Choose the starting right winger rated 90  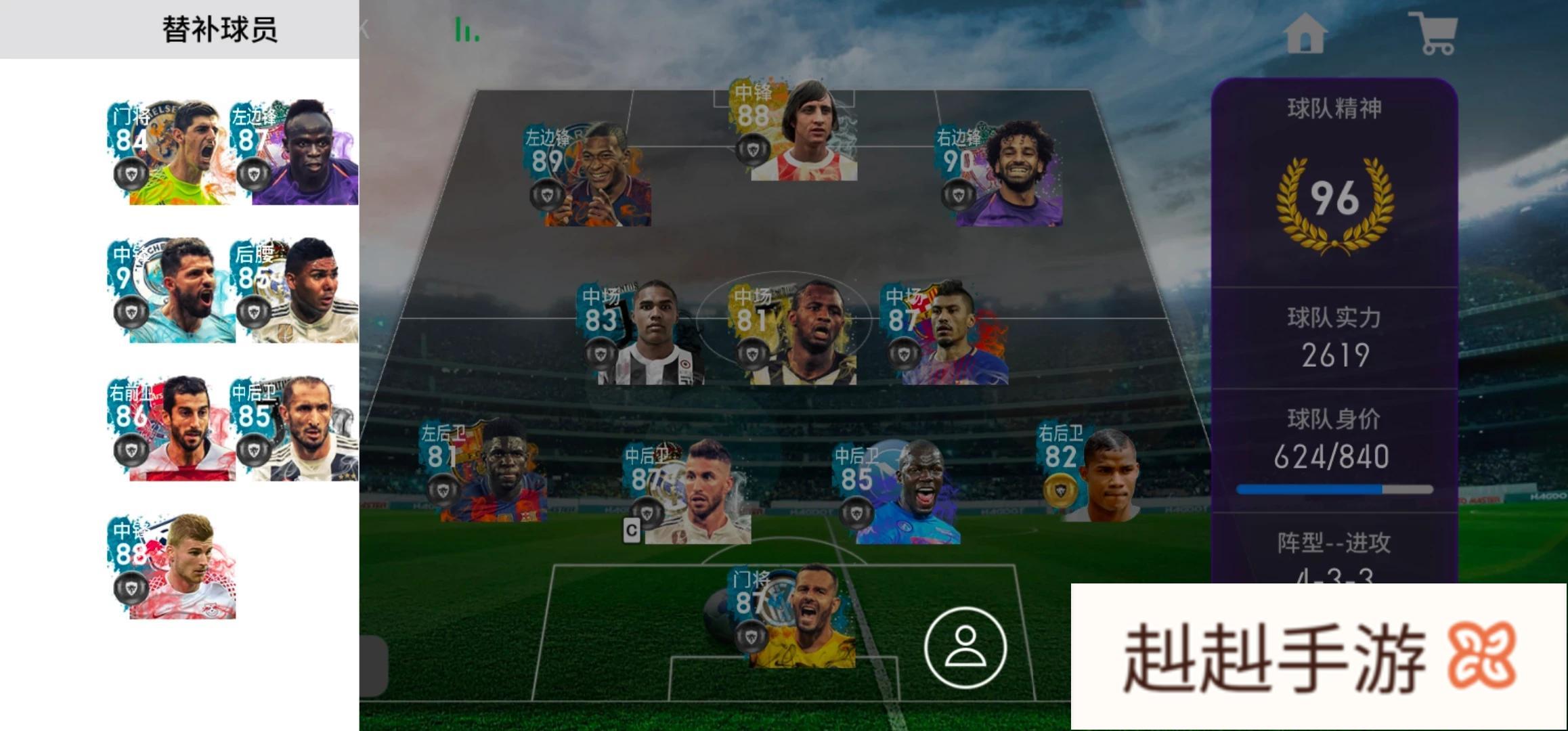pyautogui.click(x=999, y=175)
